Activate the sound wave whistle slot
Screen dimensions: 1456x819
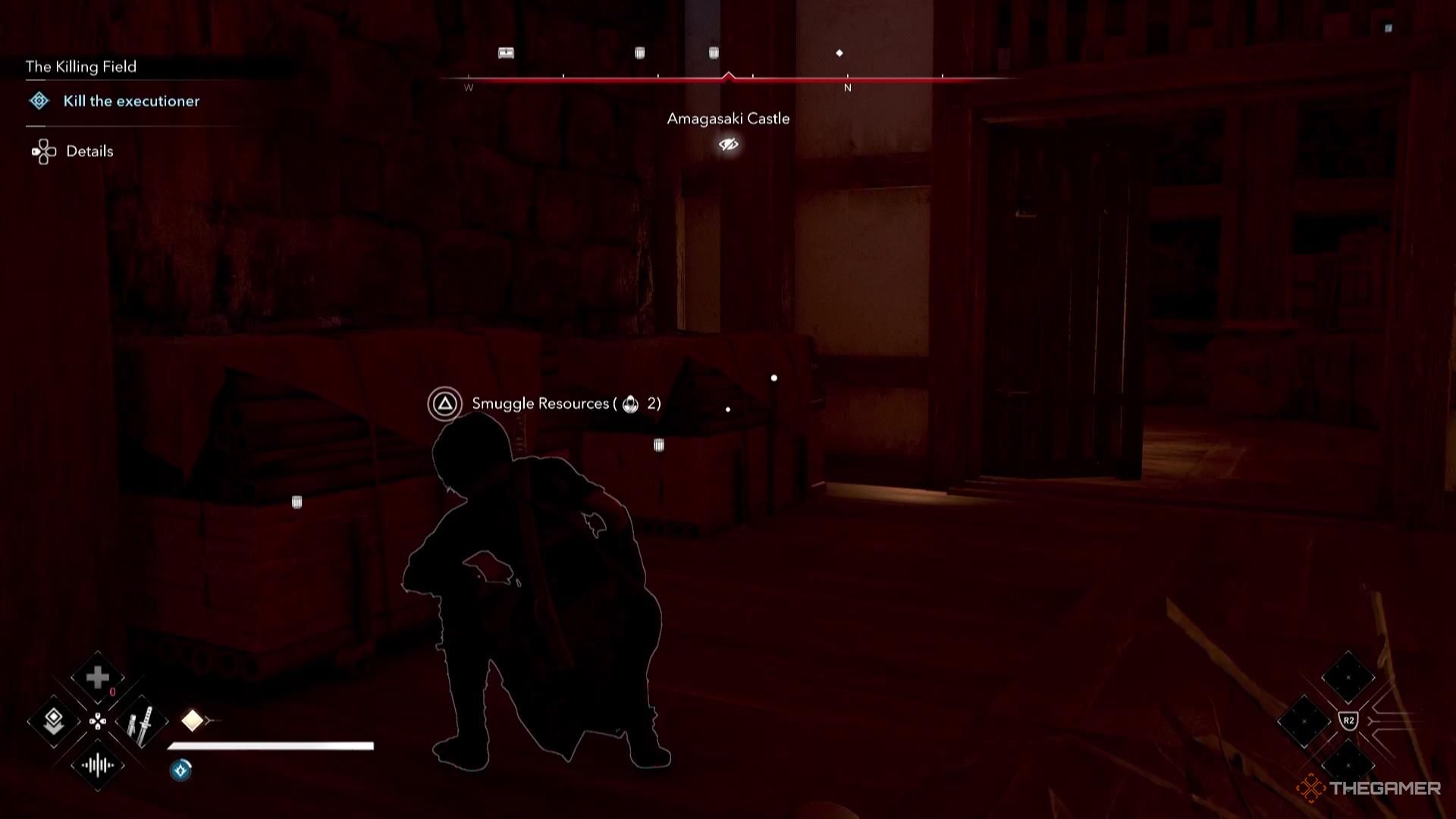pos(97,765)
